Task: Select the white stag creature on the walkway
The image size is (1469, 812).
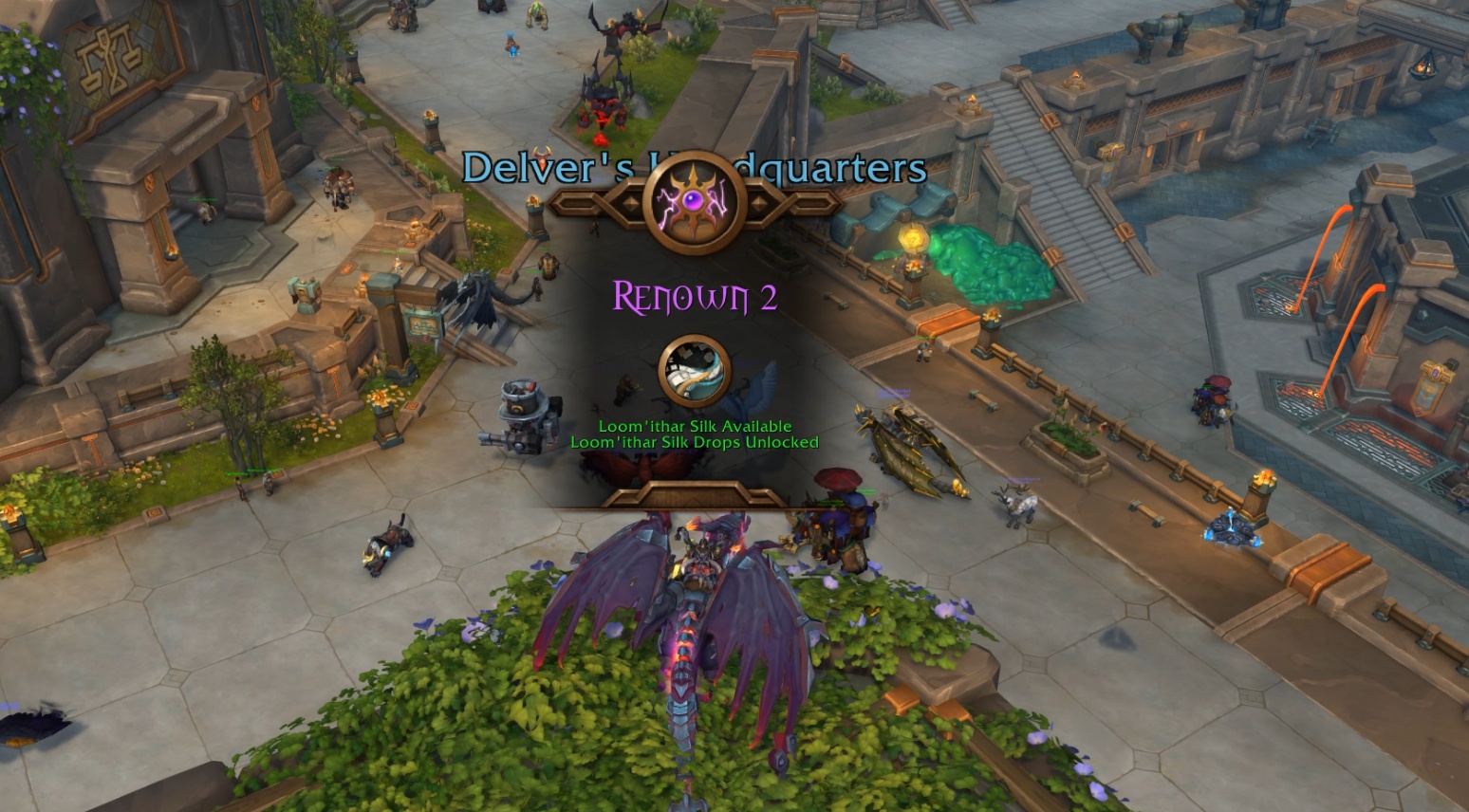Action: (x=1017, y=505)
